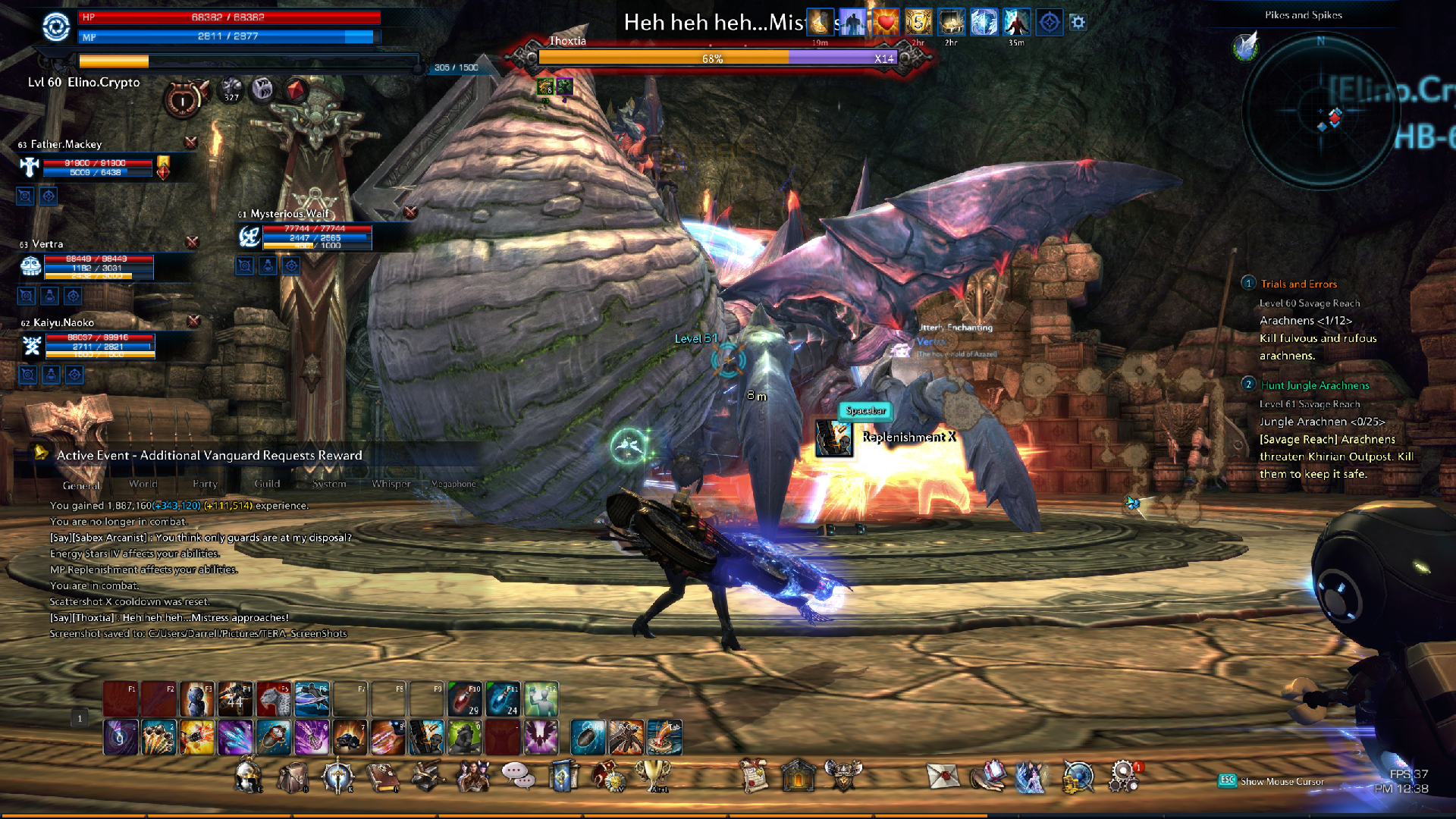
Task: Open the helmet character profile icon
Action: point(247,777)
